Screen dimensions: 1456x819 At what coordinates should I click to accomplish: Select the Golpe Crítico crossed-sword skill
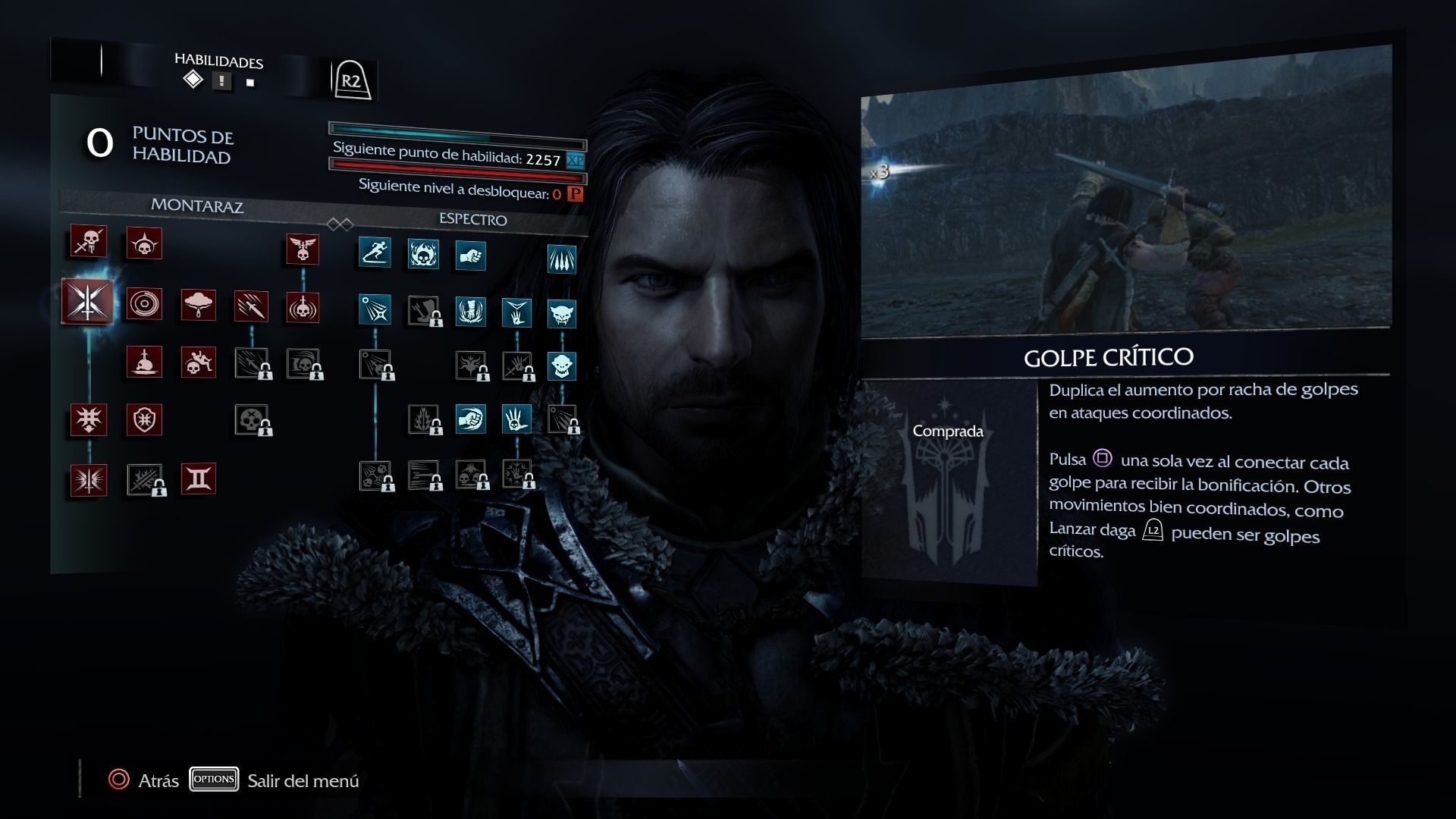tap(88, 301)
